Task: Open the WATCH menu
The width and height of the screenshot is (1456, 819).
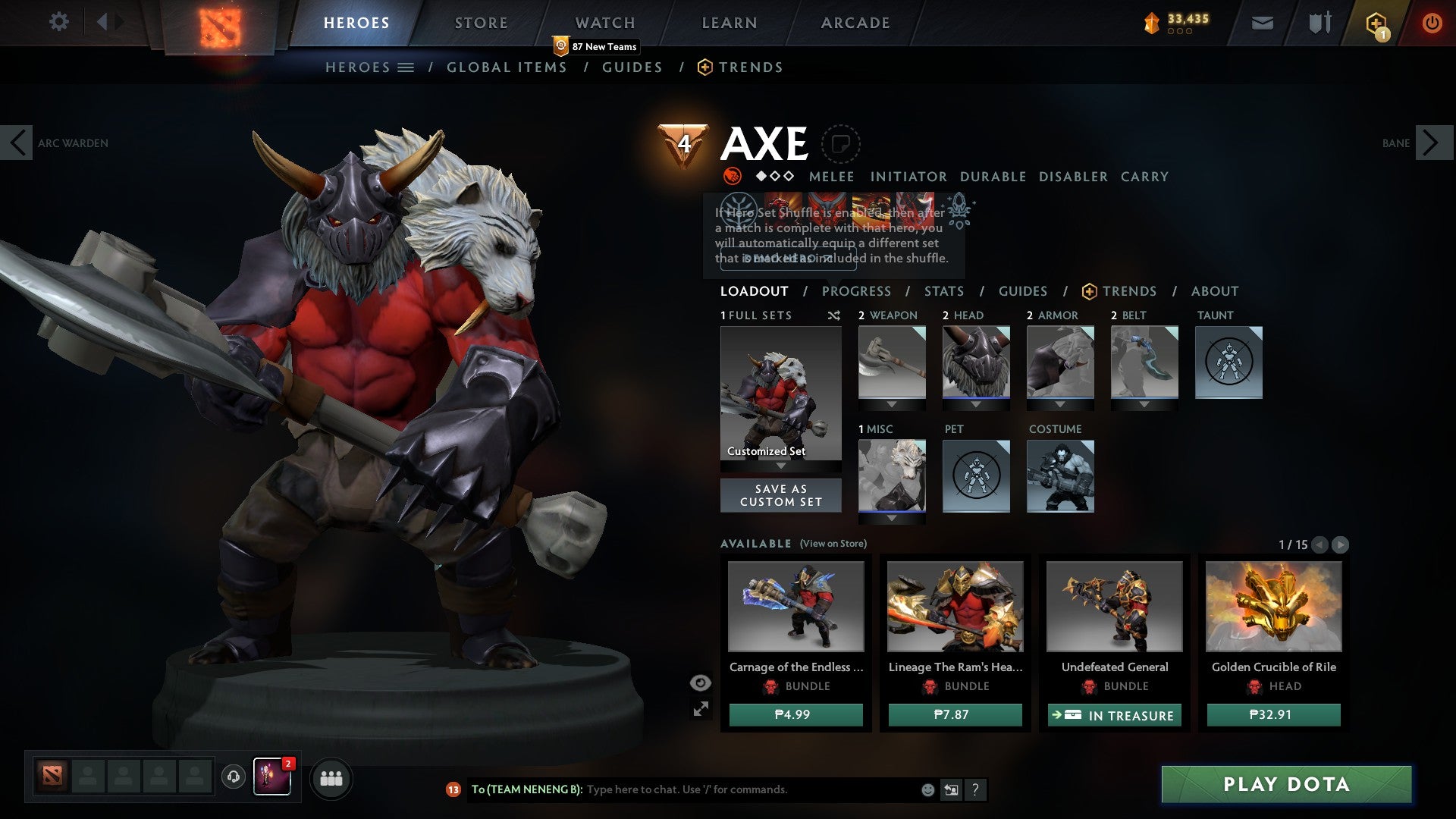Action: click(604, 22)
